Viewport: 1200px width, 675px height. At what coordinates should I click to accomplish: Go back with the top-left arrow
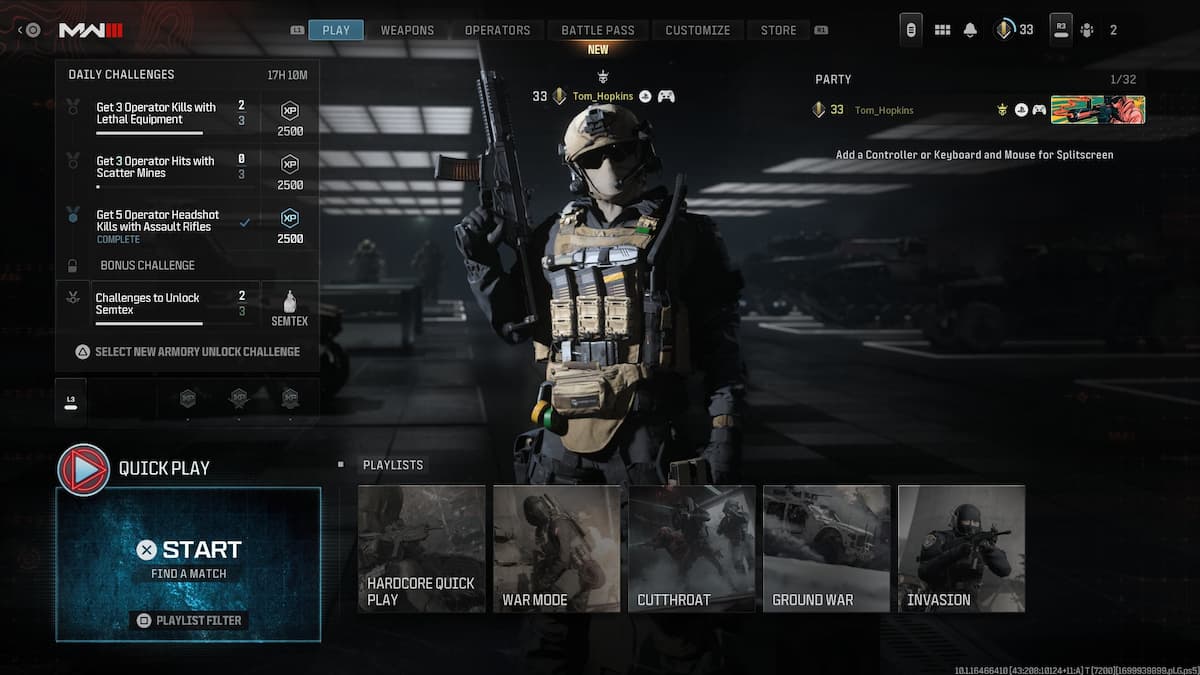click(20, 30)
